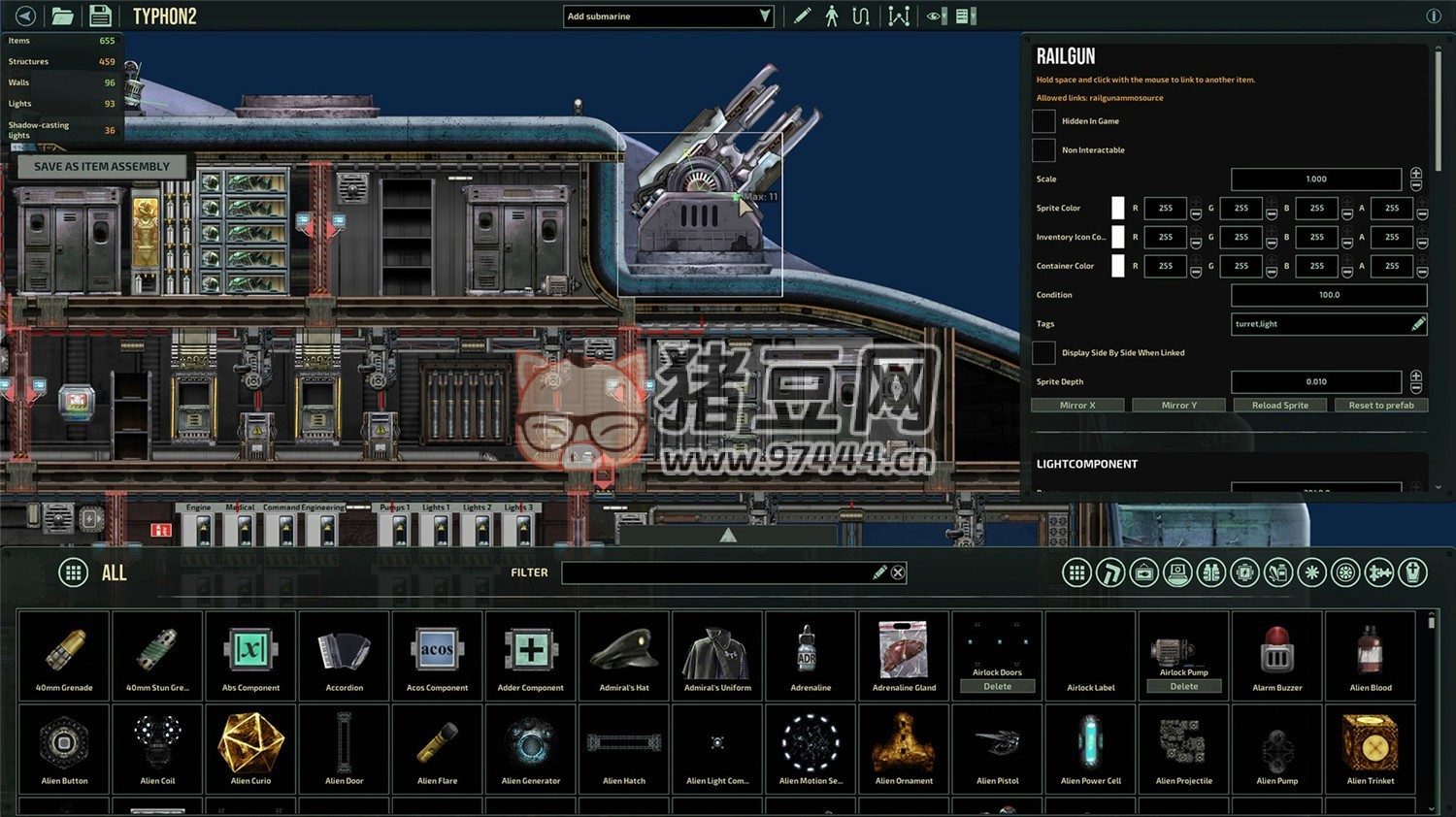Reset railgun to prefab
The width and height of the screenshot is (1456, 817).
point(1380,406)
